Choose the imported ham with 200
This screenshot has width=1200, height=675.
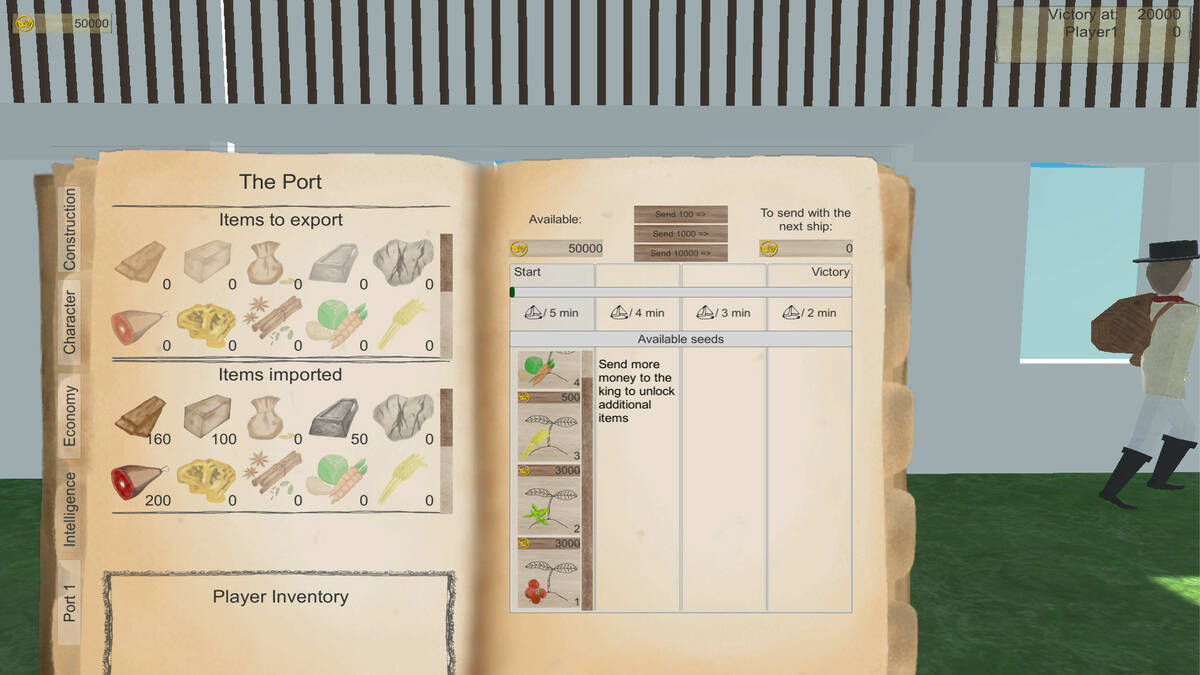[x=137, y=479]
